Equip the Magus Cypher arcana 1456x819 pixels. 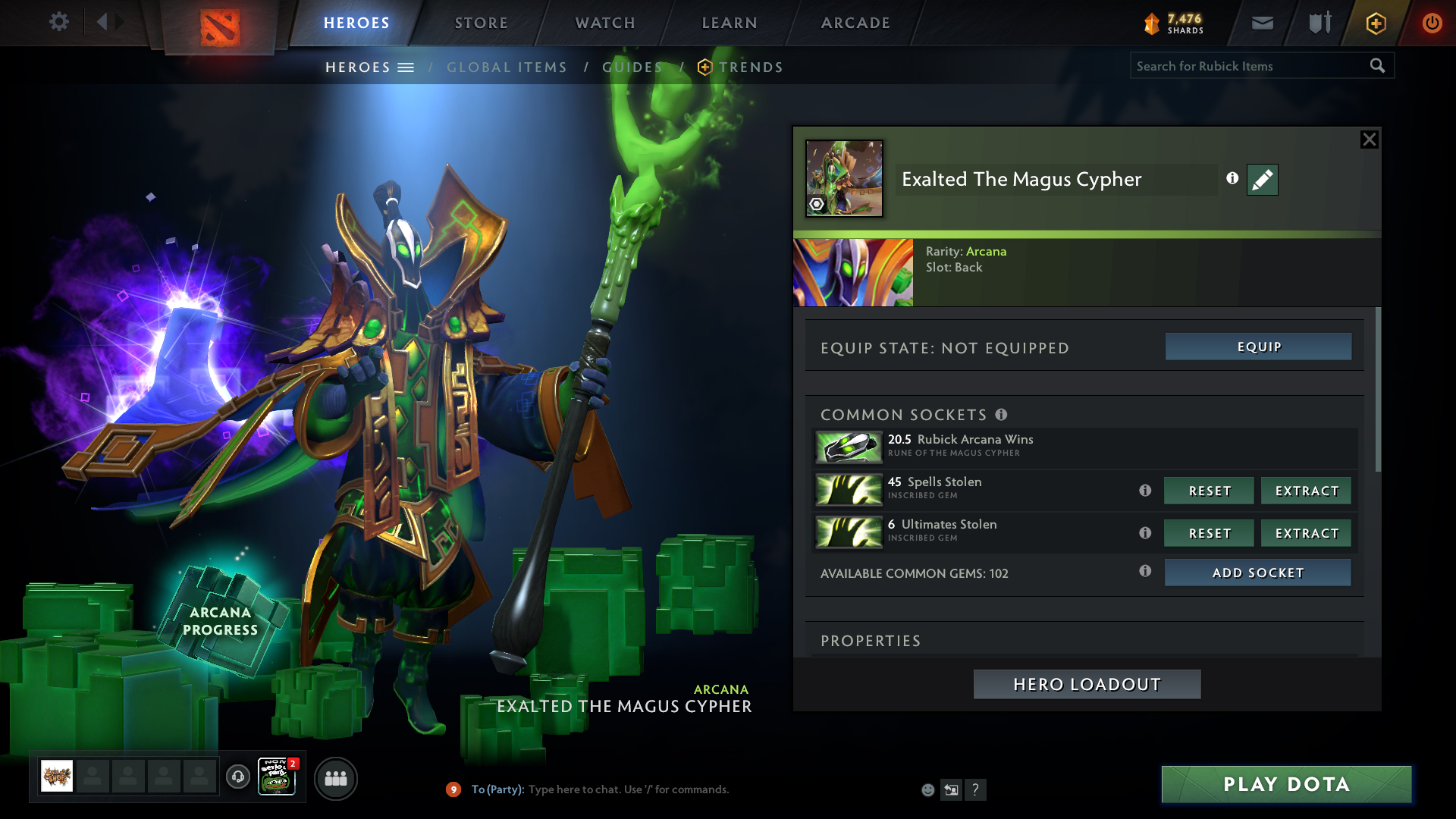(x=1258, y=347)
